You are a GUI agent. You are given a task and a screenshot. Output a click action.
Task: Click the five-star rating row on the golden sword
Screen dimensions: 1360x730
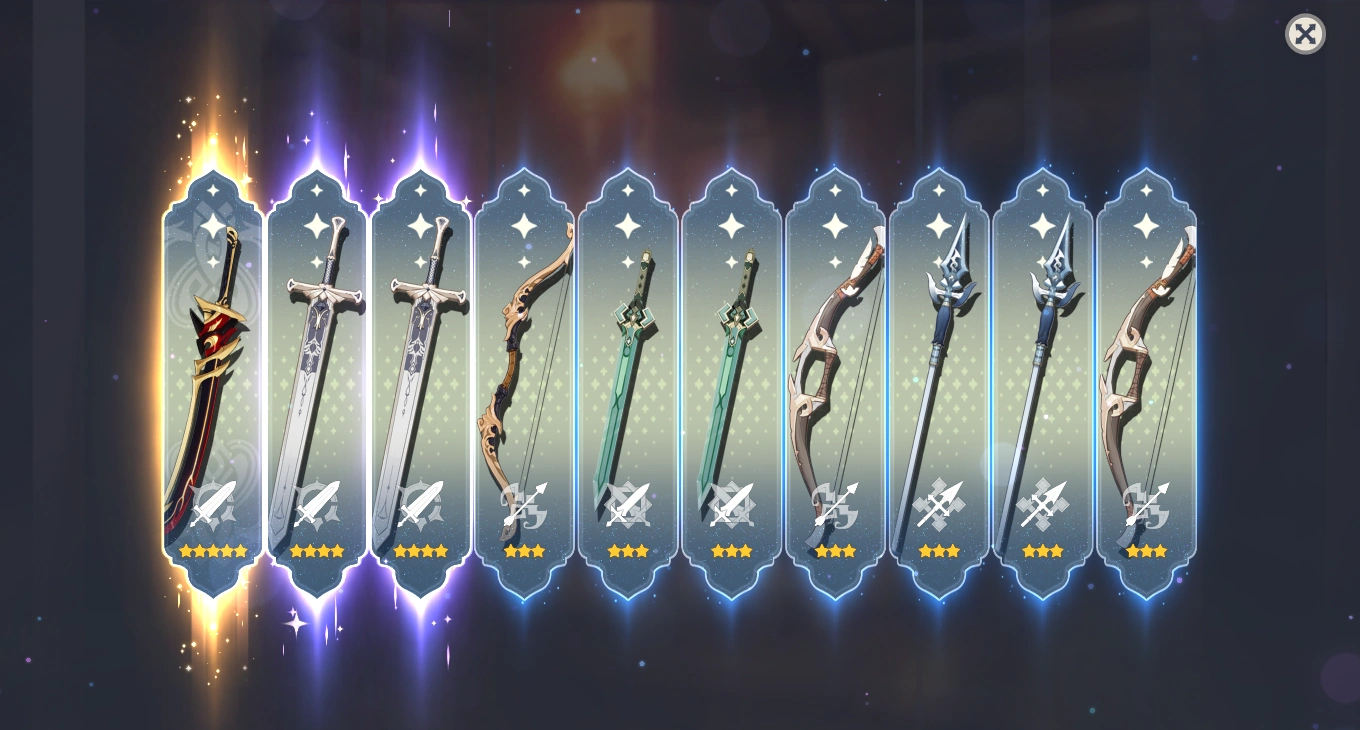[212, 550]
